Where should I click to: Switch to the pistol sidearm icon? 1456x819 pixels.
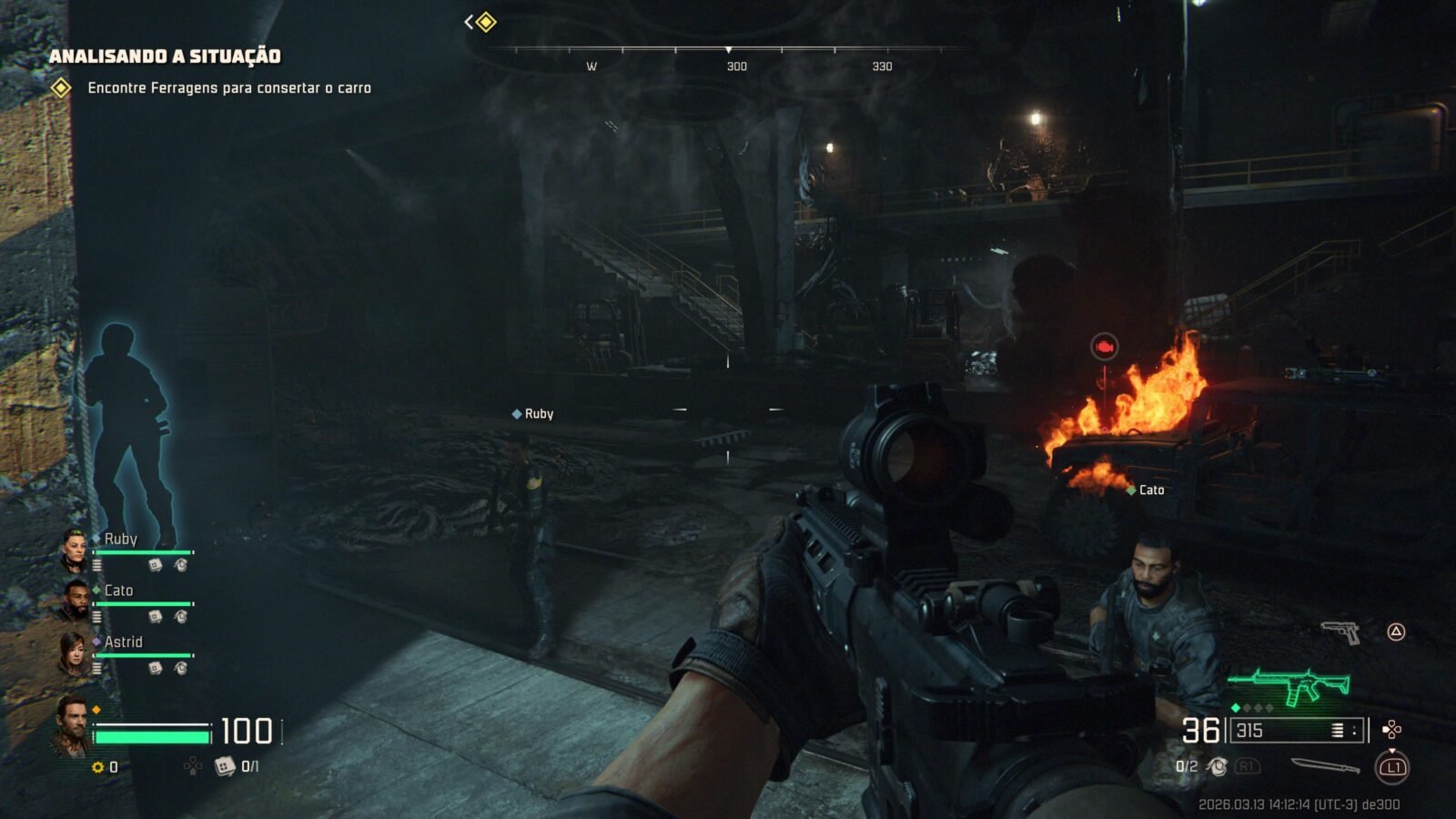(1340, 632)
